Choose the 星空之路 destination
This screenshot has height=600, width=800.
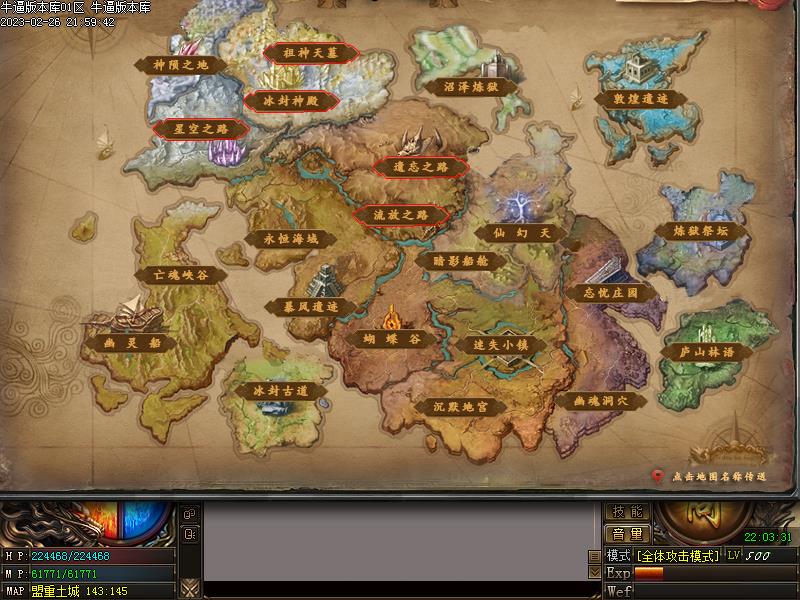click(x=201, y=129)
